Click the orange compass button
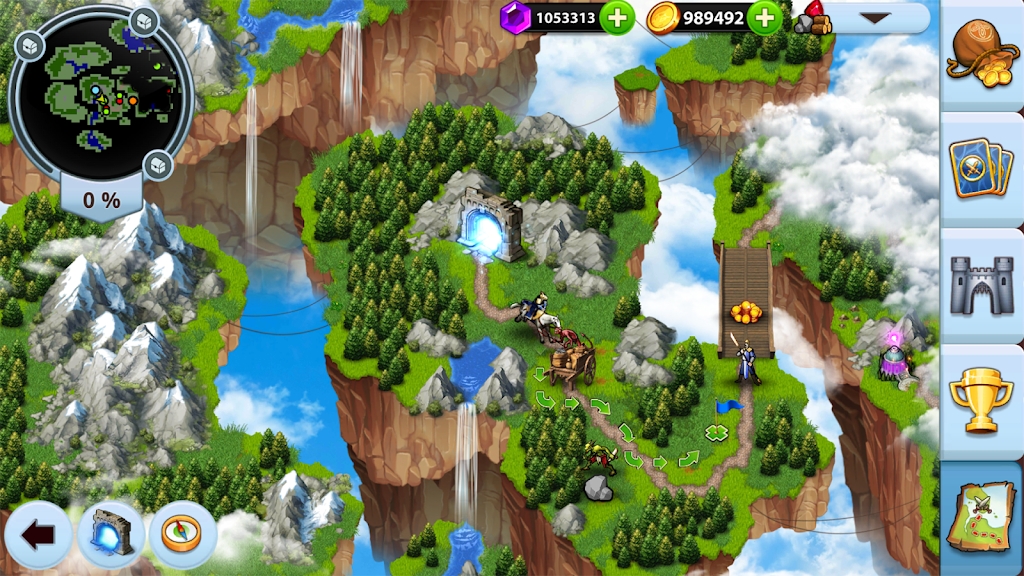1024x576 pixels. coord(183,535)
